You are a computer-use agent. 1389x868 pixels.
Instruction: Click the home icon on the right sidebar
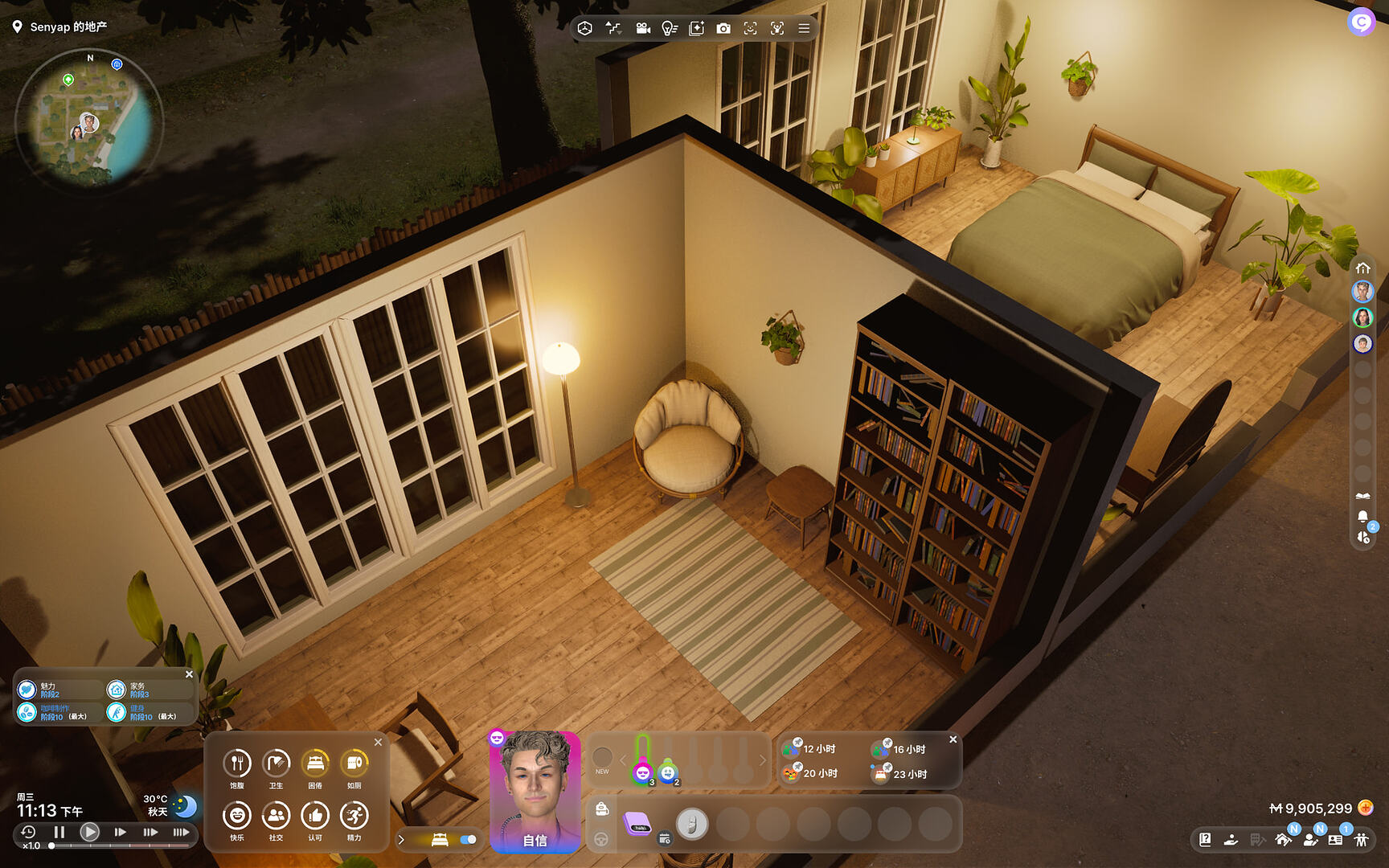[1362, 268]
